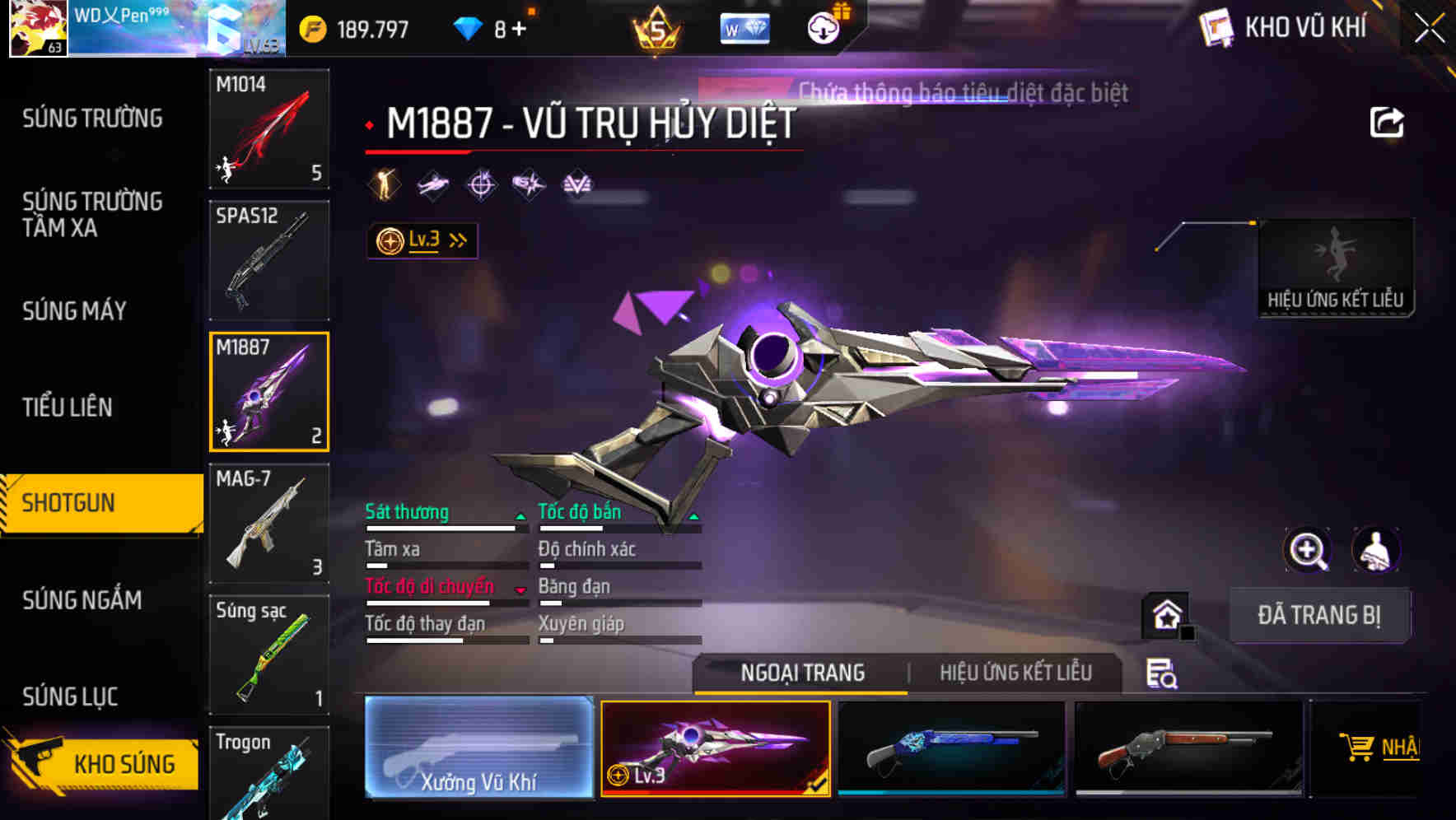Viewport: 1456px width, 820px height.
Task: Open KHO SÚNG from the sidebar
Action: point(121,763)
